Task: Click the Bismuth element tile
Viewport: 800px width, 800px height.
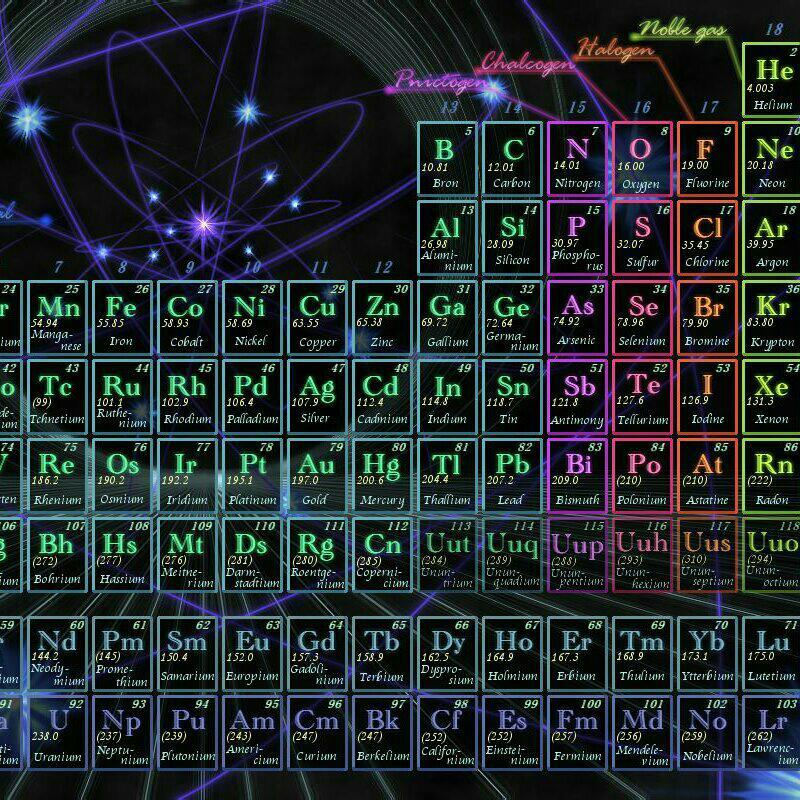Action: pyautogui.click(x=577, y=474)
